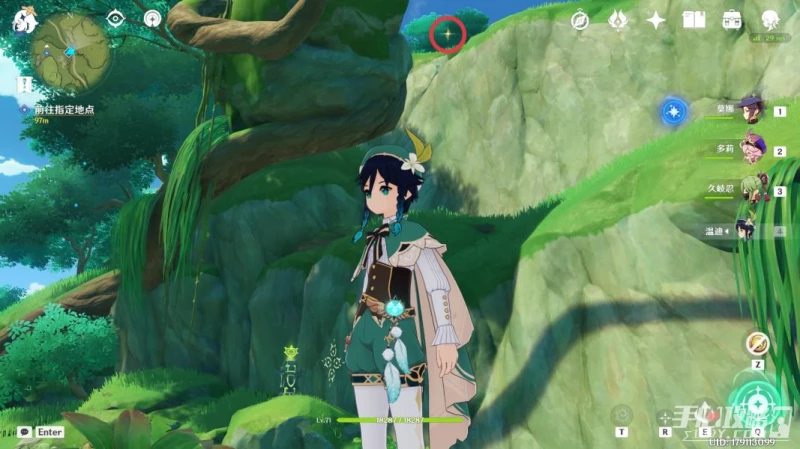Open the inventory backpack icon

[733, 20]
